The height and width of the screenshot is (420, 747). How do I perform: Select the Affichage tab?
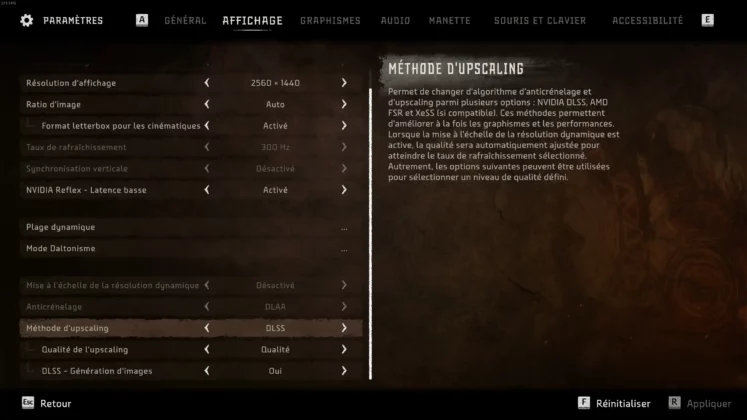pos(252,20)
